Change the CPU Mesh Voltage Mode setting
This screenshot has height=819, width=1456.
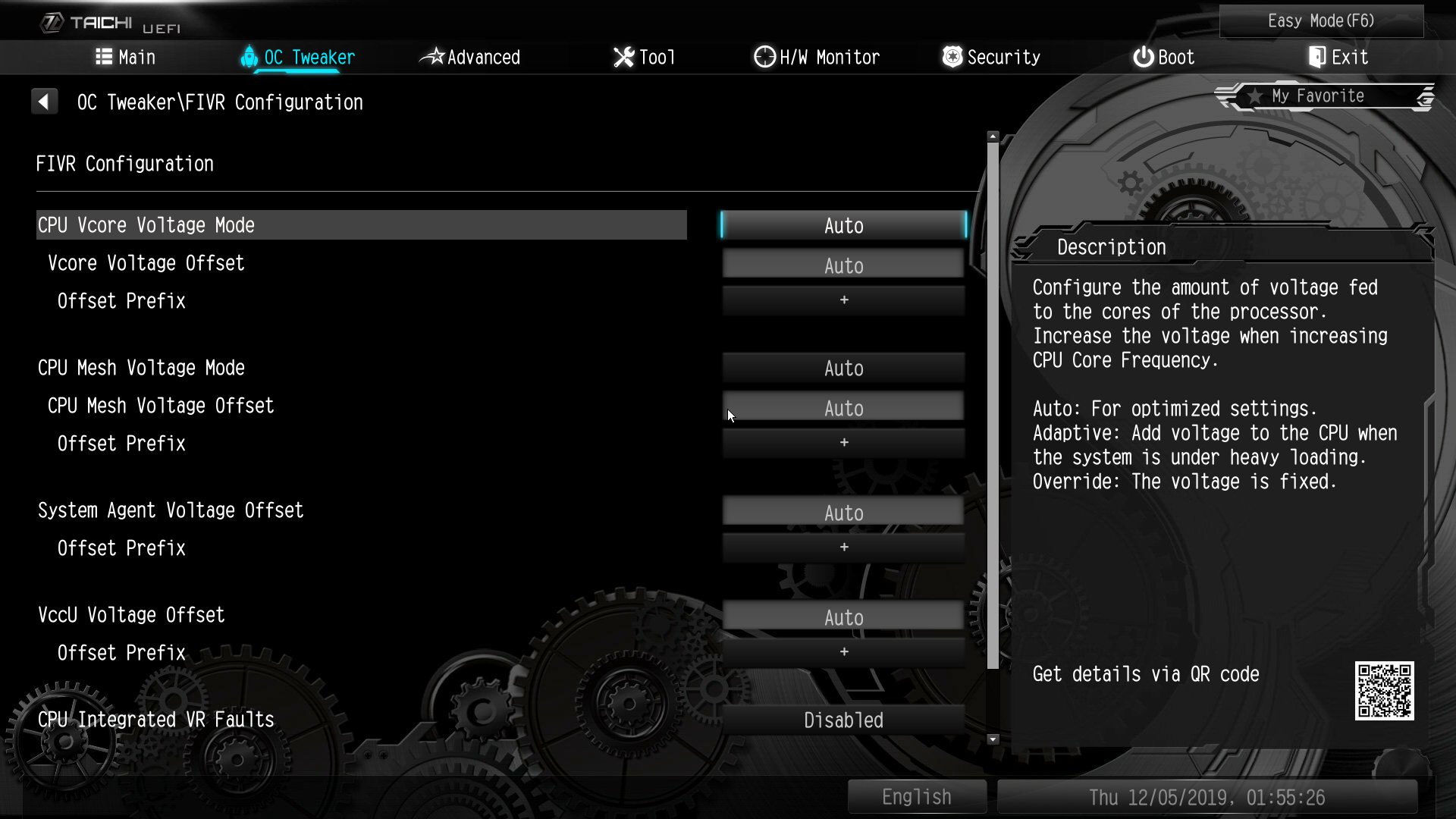[843, 369]
